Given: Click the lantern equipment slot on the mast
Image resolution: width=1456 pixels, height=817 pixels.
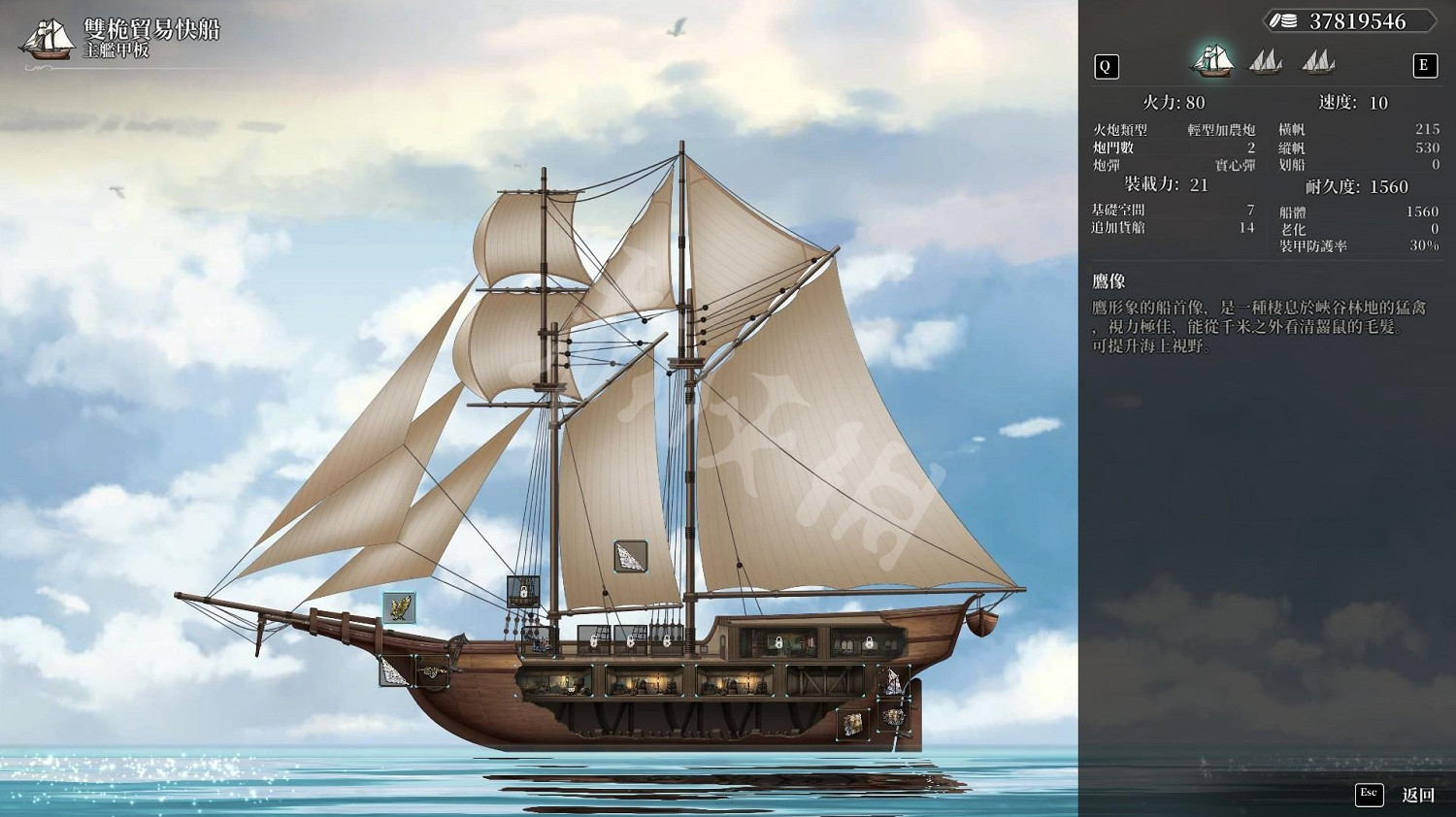Looking at the screenshot, I should point(523,592).
